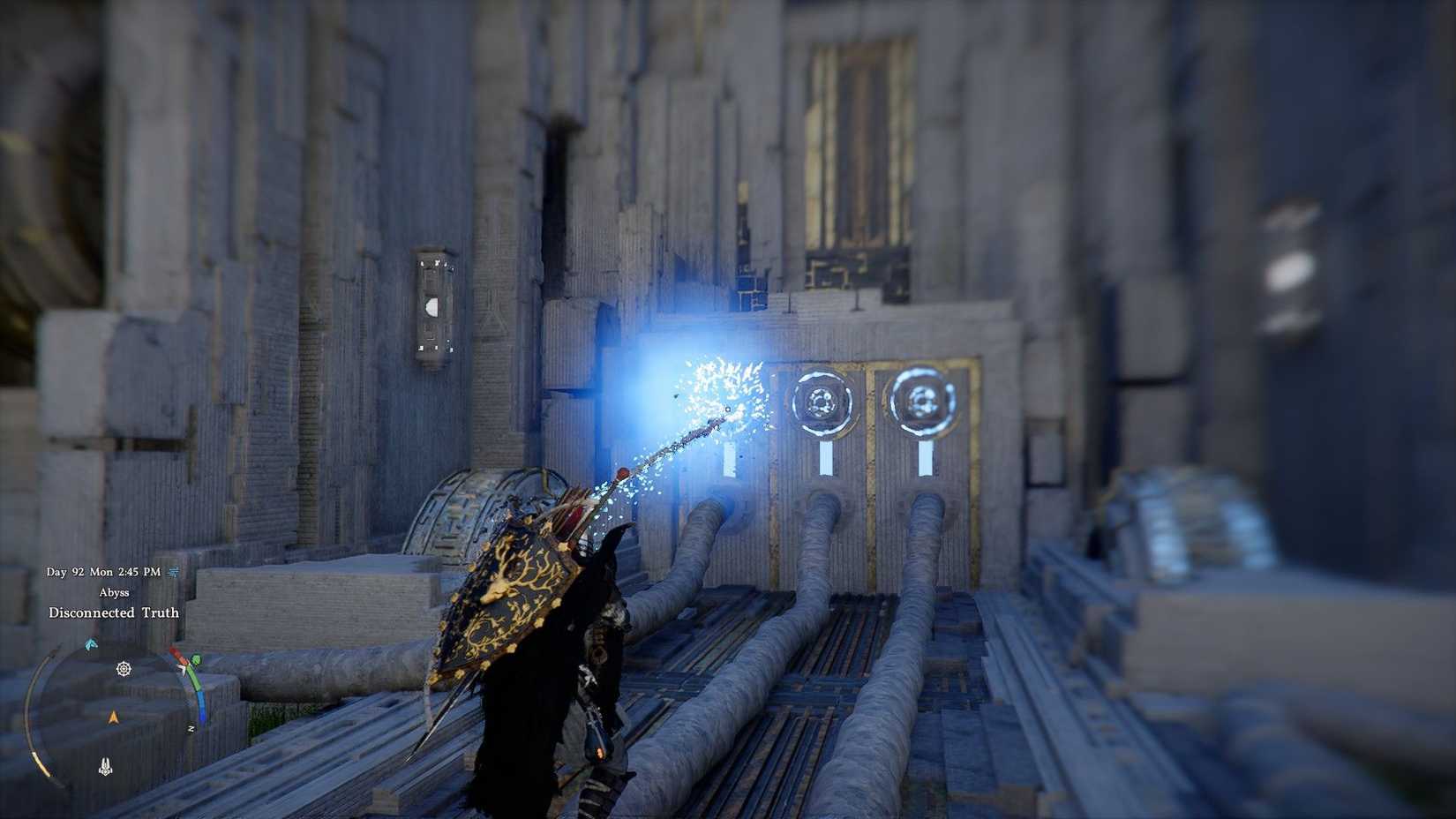The image size is (1456, 819).
Task: Open the middle pipe slot panel
Action: 825,459
